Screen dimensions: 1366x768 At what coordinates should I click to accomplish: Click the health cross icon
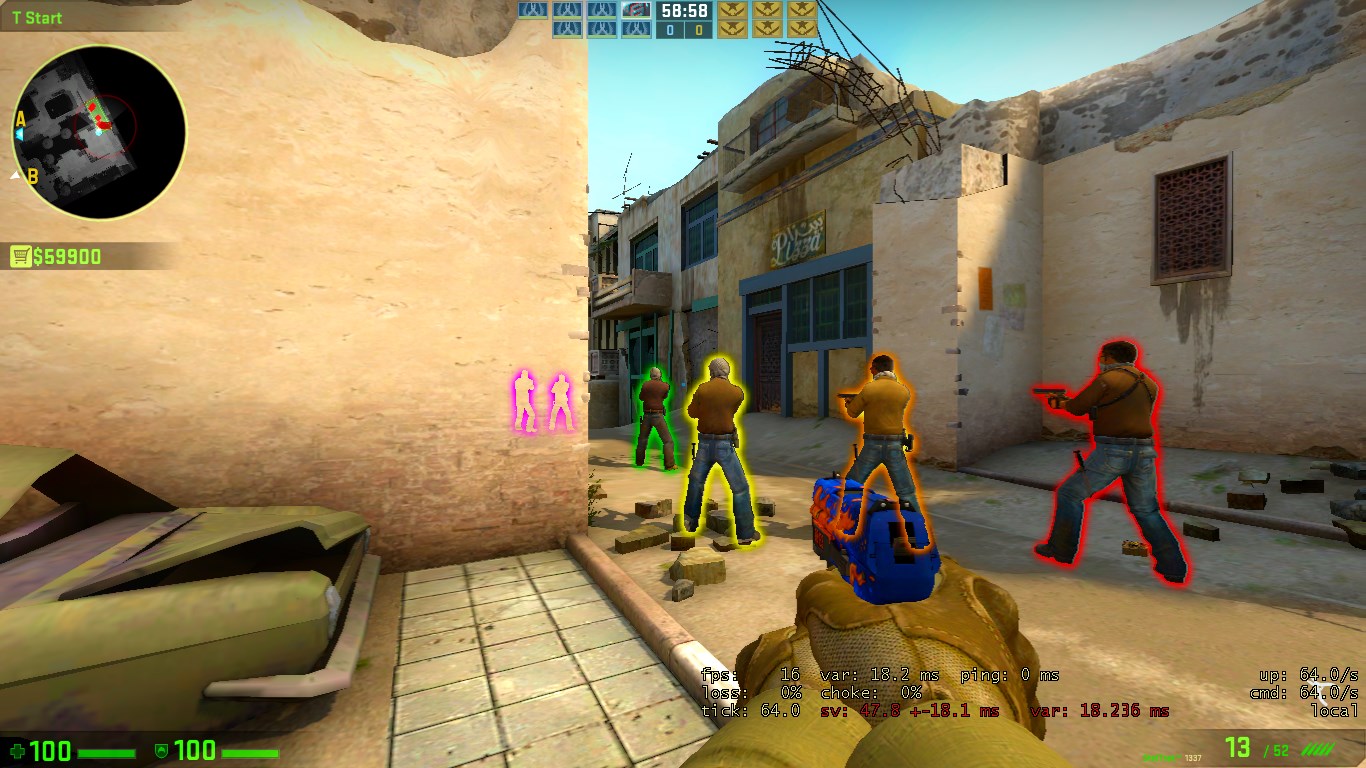18,751
